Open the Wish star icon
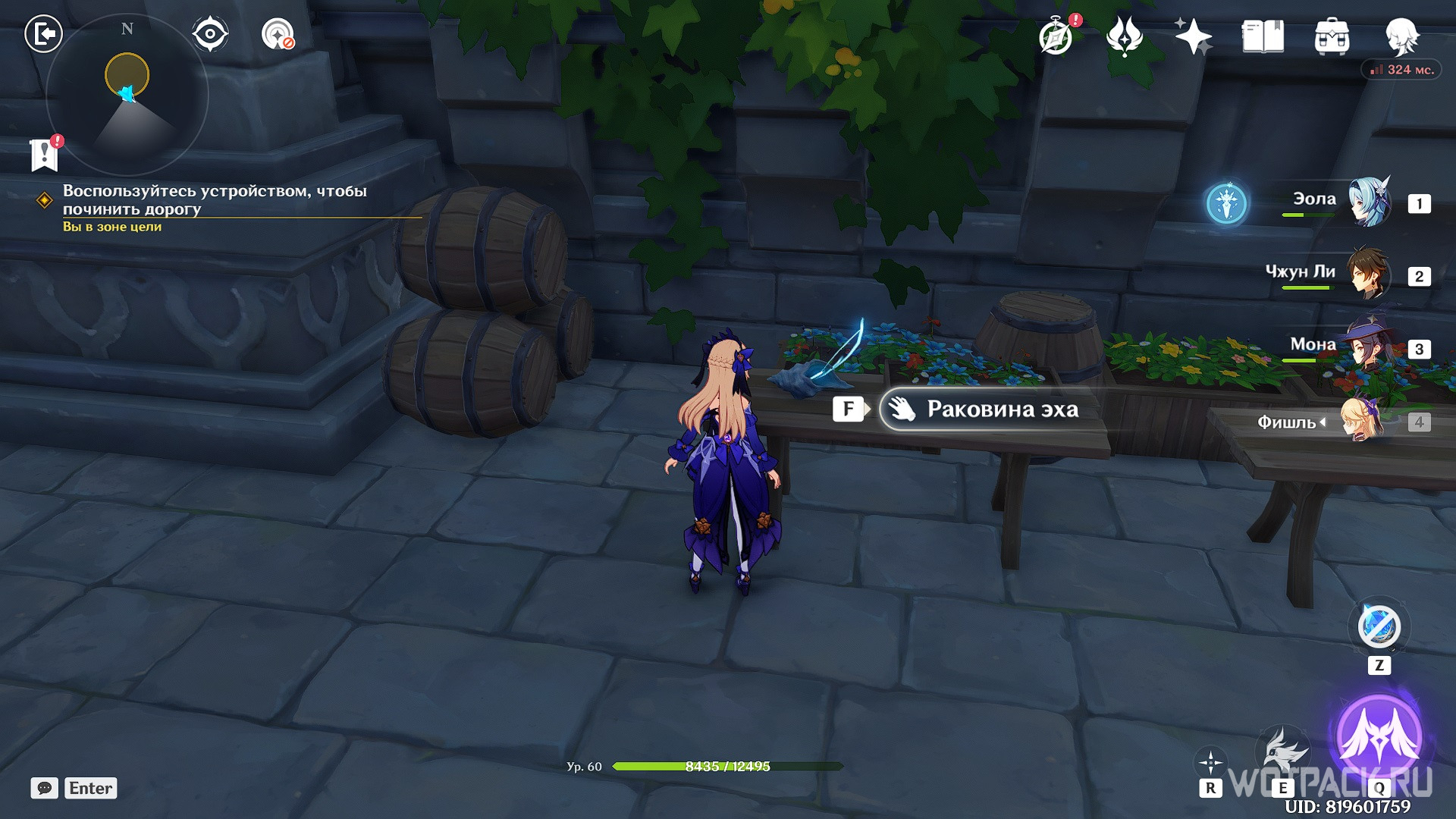 coord(1193,36)
